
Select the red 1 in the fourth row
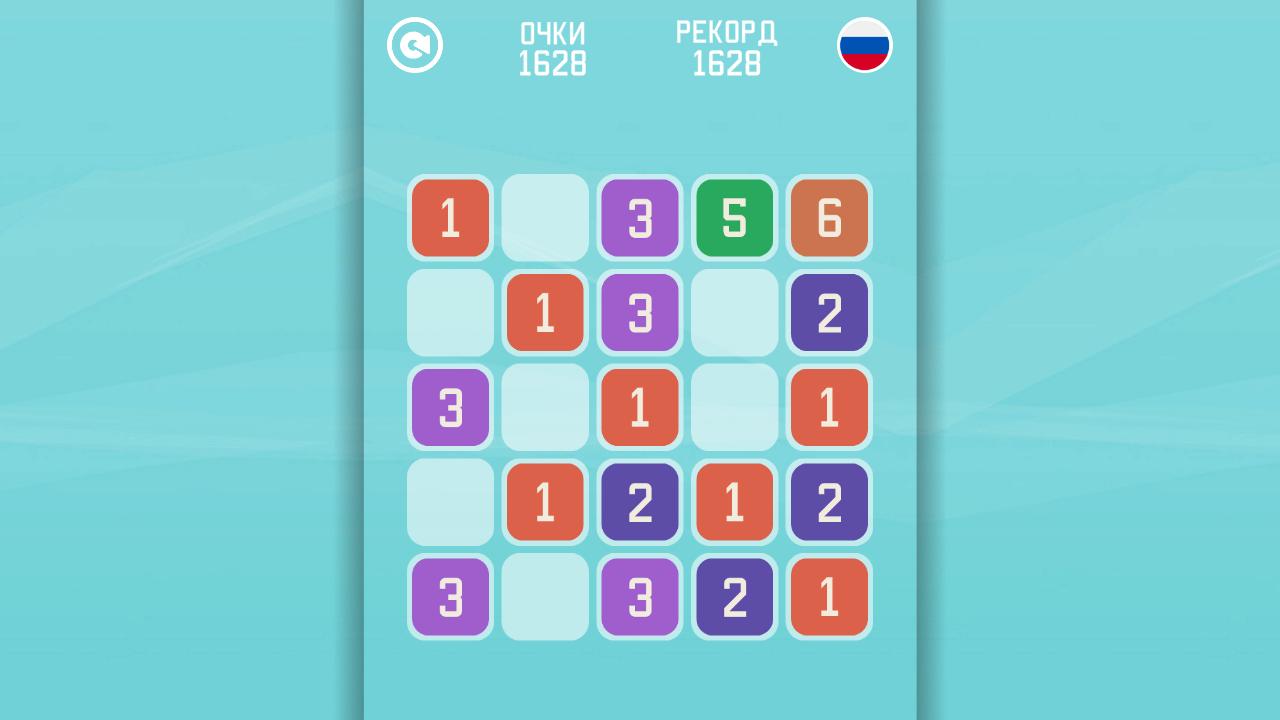point(545,502)
